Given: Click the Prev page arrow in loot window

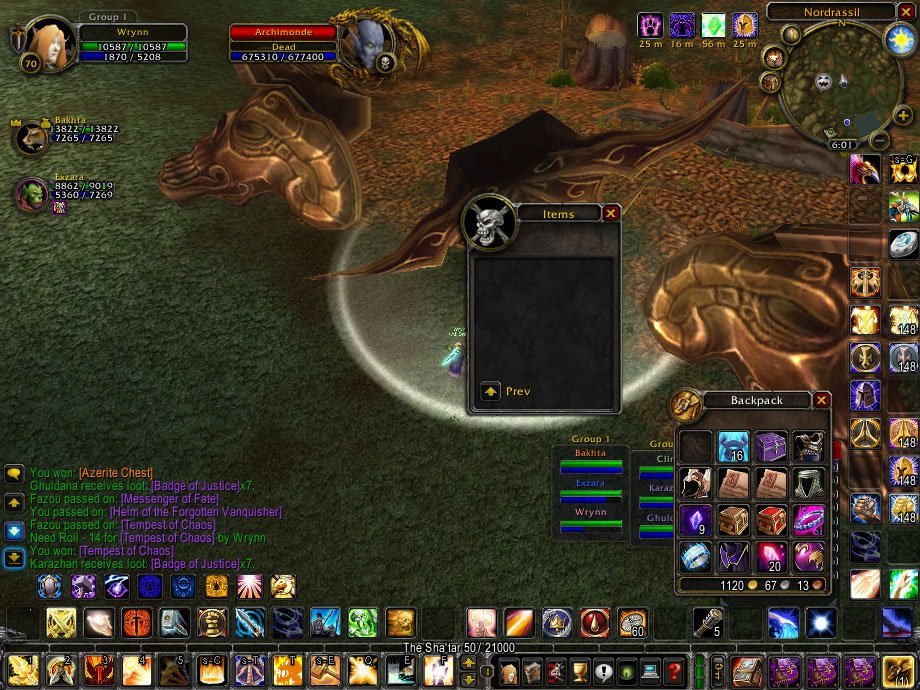Looking at the screenshot, I should 491,391.
